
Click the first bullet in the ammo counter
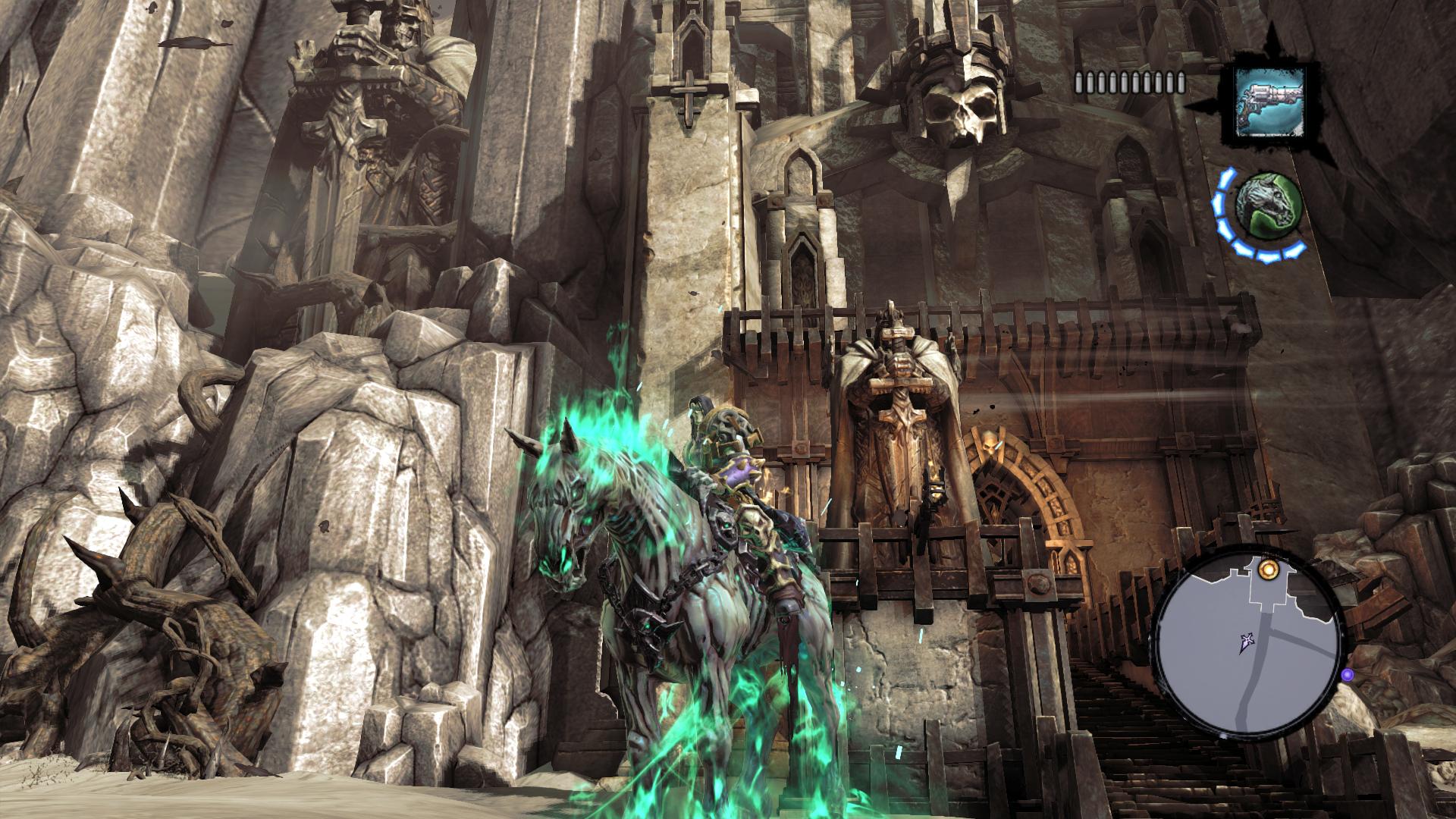1079,81
